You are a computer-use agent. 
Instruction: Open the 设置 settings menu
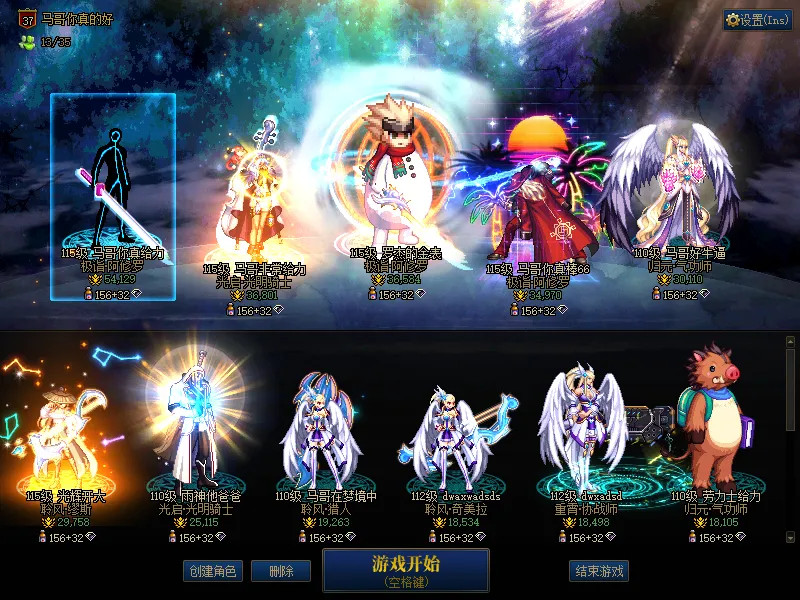coord(757,20)
